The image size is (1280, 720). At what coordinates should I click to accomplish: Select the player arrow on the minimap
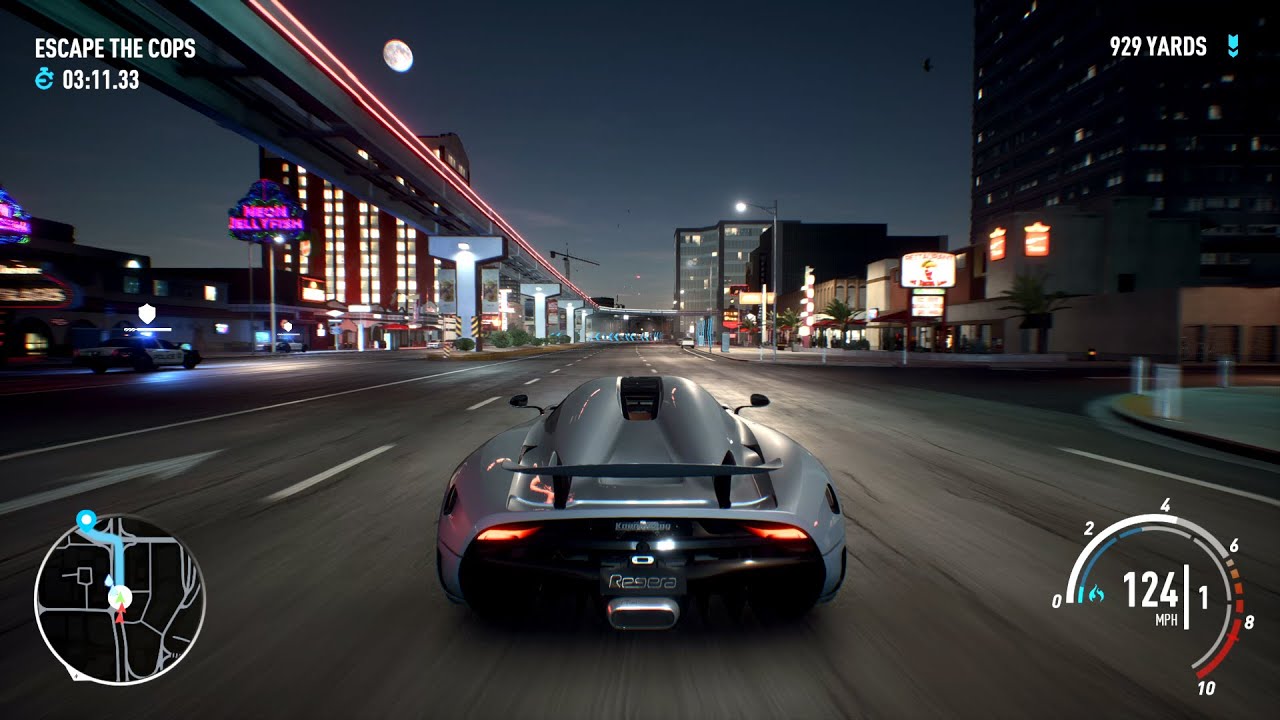[x=120, y=597]
